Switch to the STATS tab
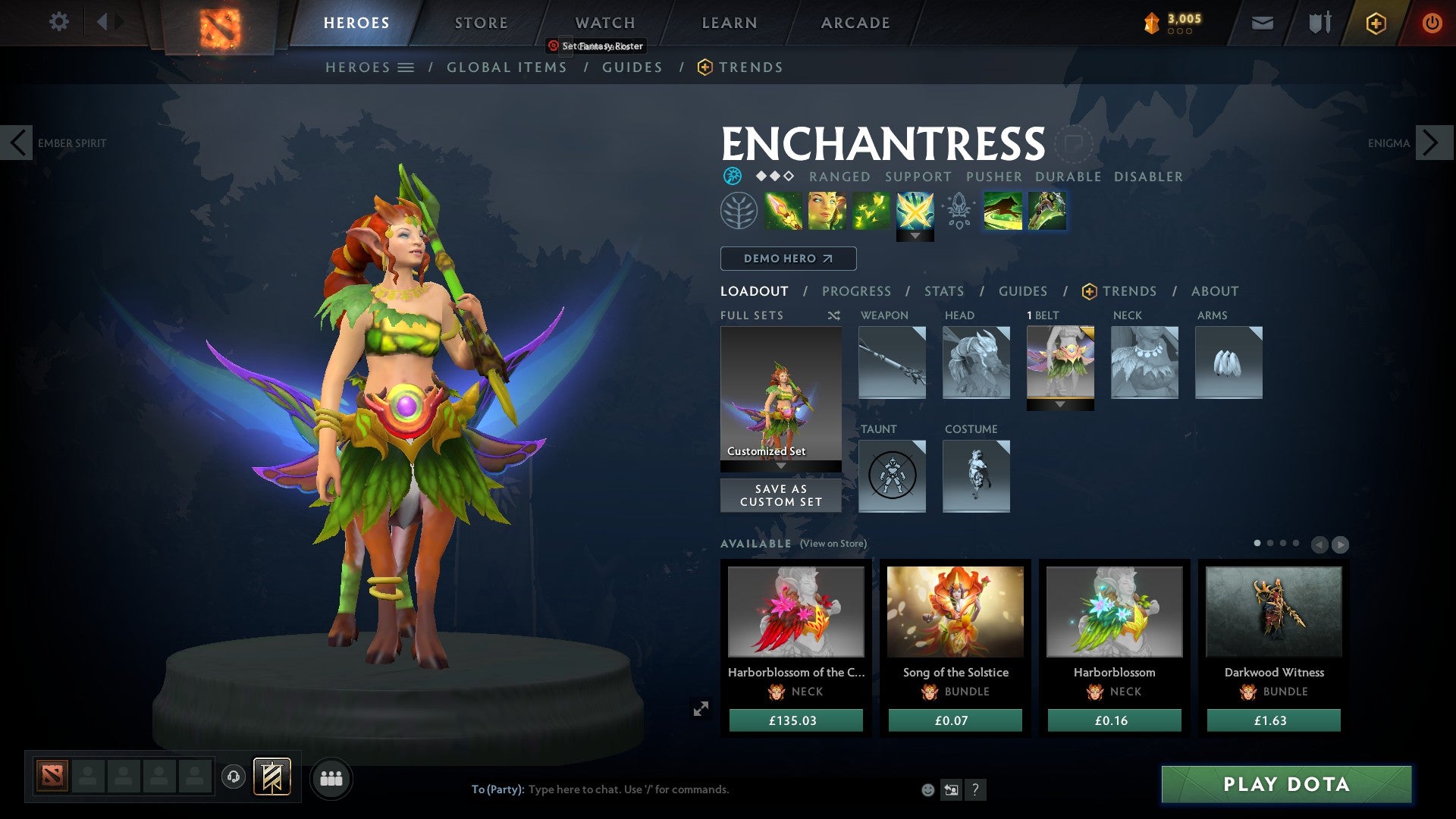This screenshot has height=819, width=1456. coord(944,291)
